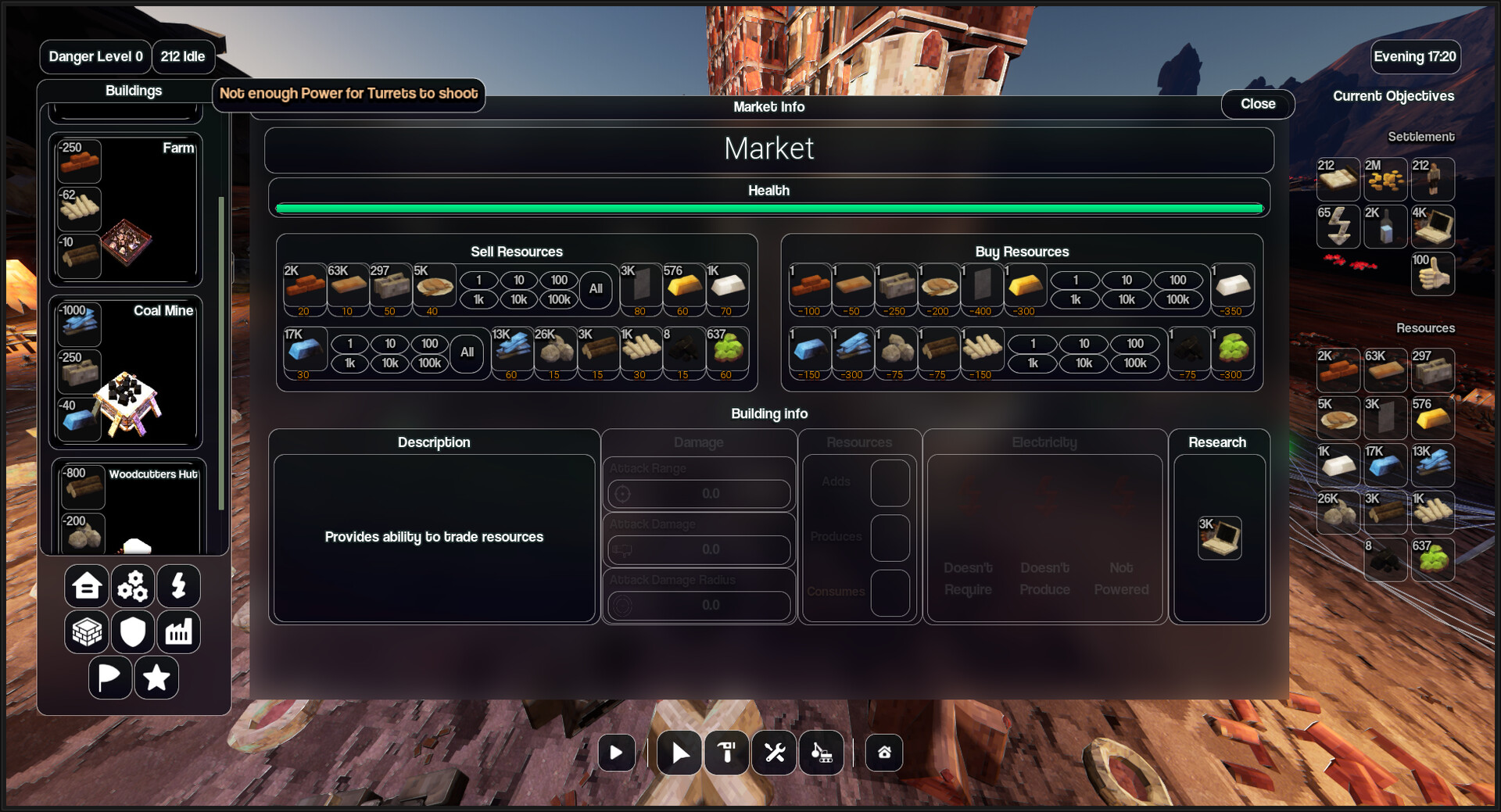Show the lightning bolt power category
Screen dimensions: 1501x812
pos(178,586)
